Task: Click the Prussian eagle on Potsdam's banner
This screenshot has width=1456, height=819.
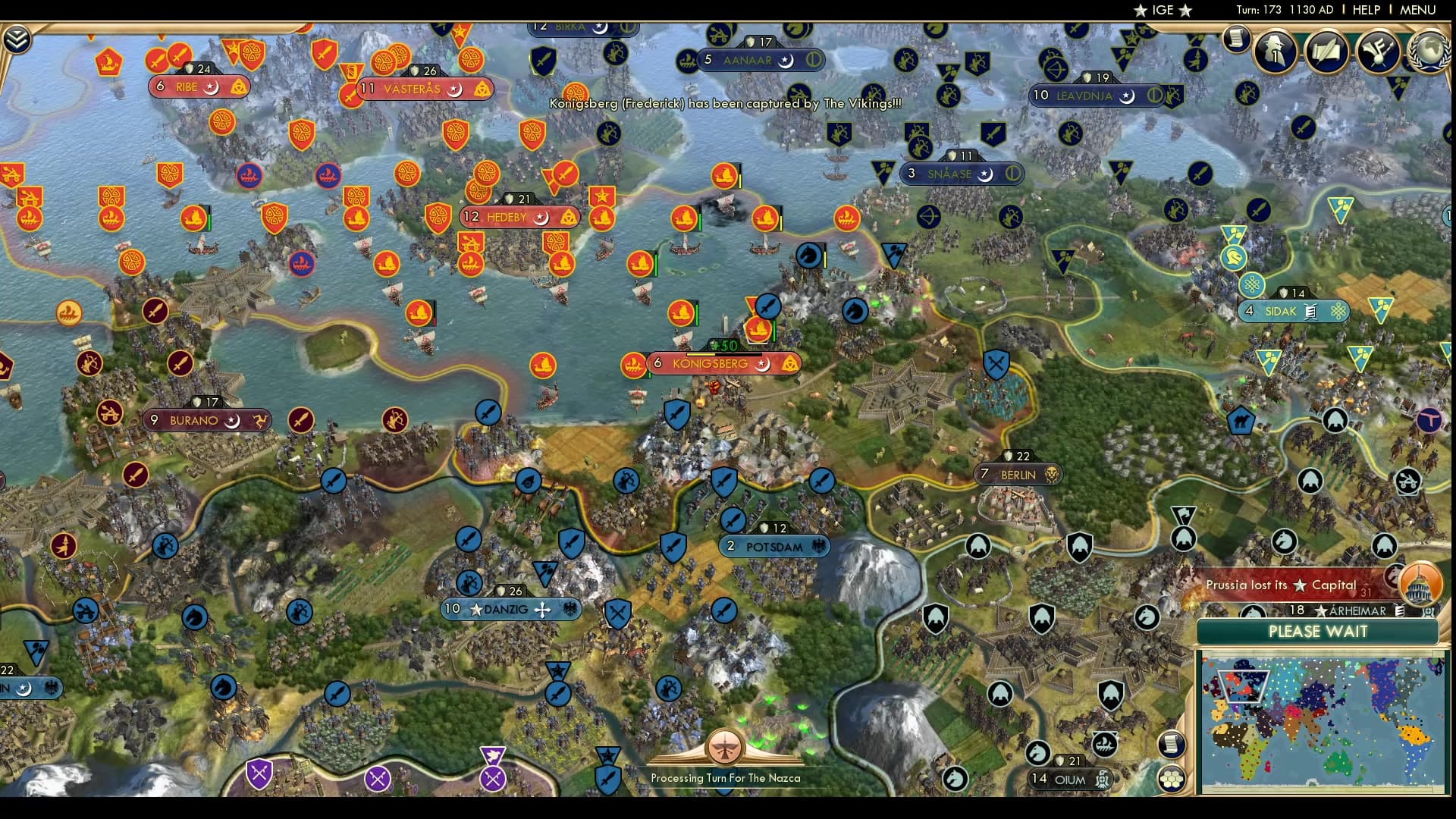Action: 817,546
